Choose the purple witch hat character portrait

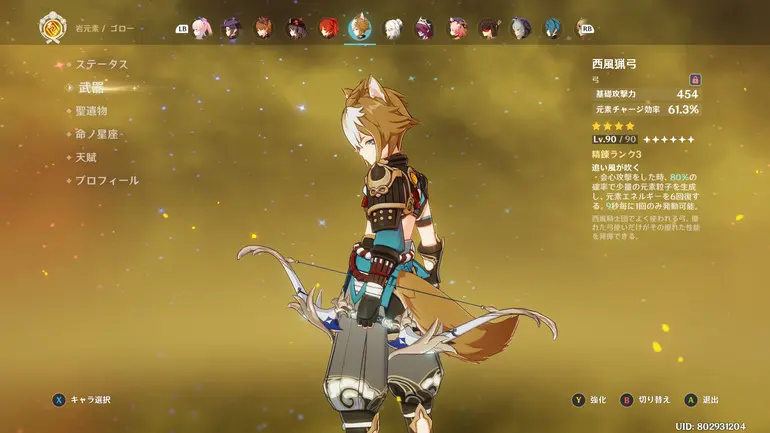(x=232, y=28)
